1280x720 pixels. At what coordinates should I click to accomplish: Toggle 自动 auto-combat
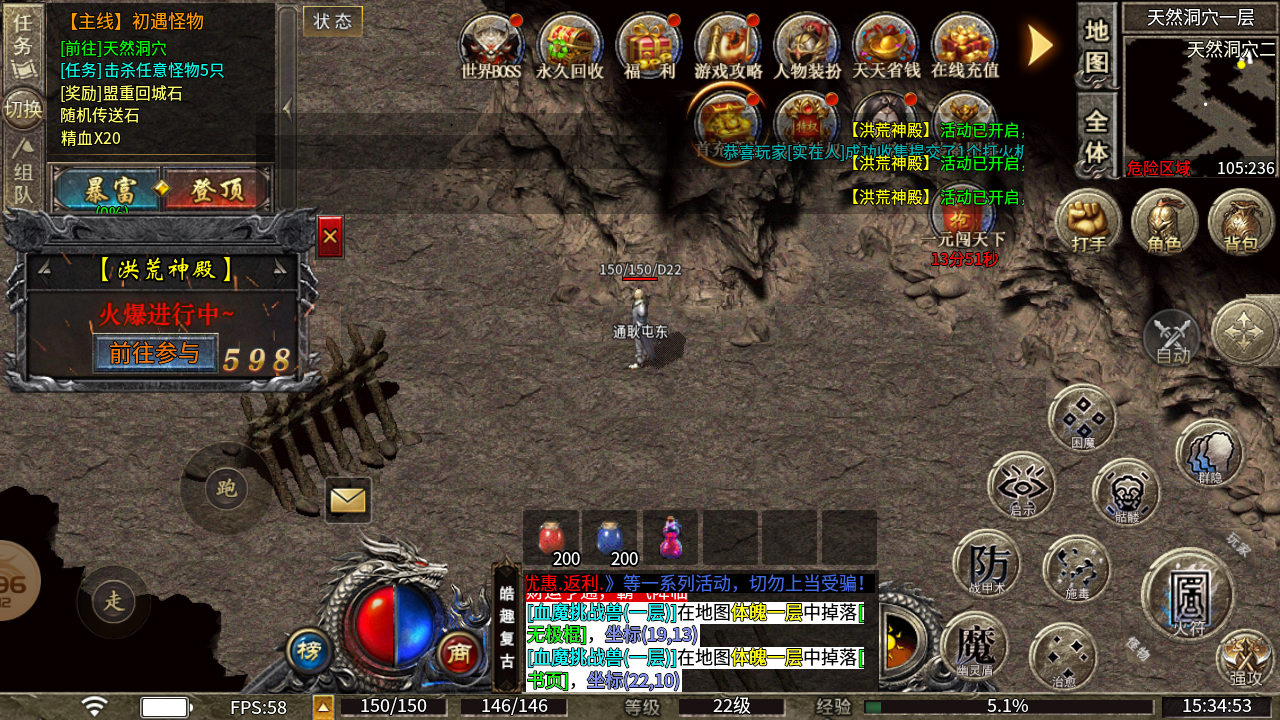pyautogui.click(x=1172, y=337)
